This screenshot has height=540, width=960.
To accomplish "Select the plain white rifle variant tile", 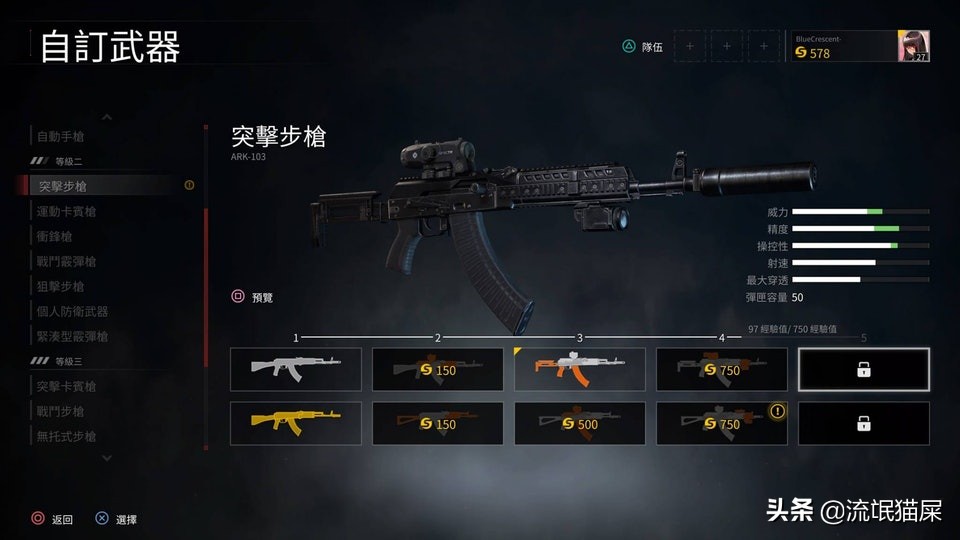I will (296, 369).
